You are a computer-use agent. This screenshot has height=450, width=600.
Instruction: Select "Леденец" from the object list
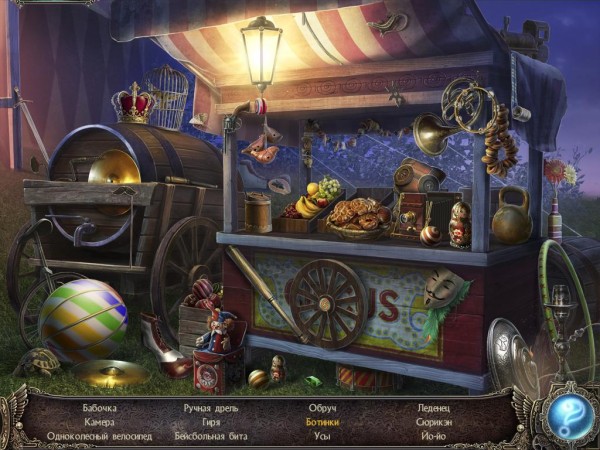coord(434,408)
